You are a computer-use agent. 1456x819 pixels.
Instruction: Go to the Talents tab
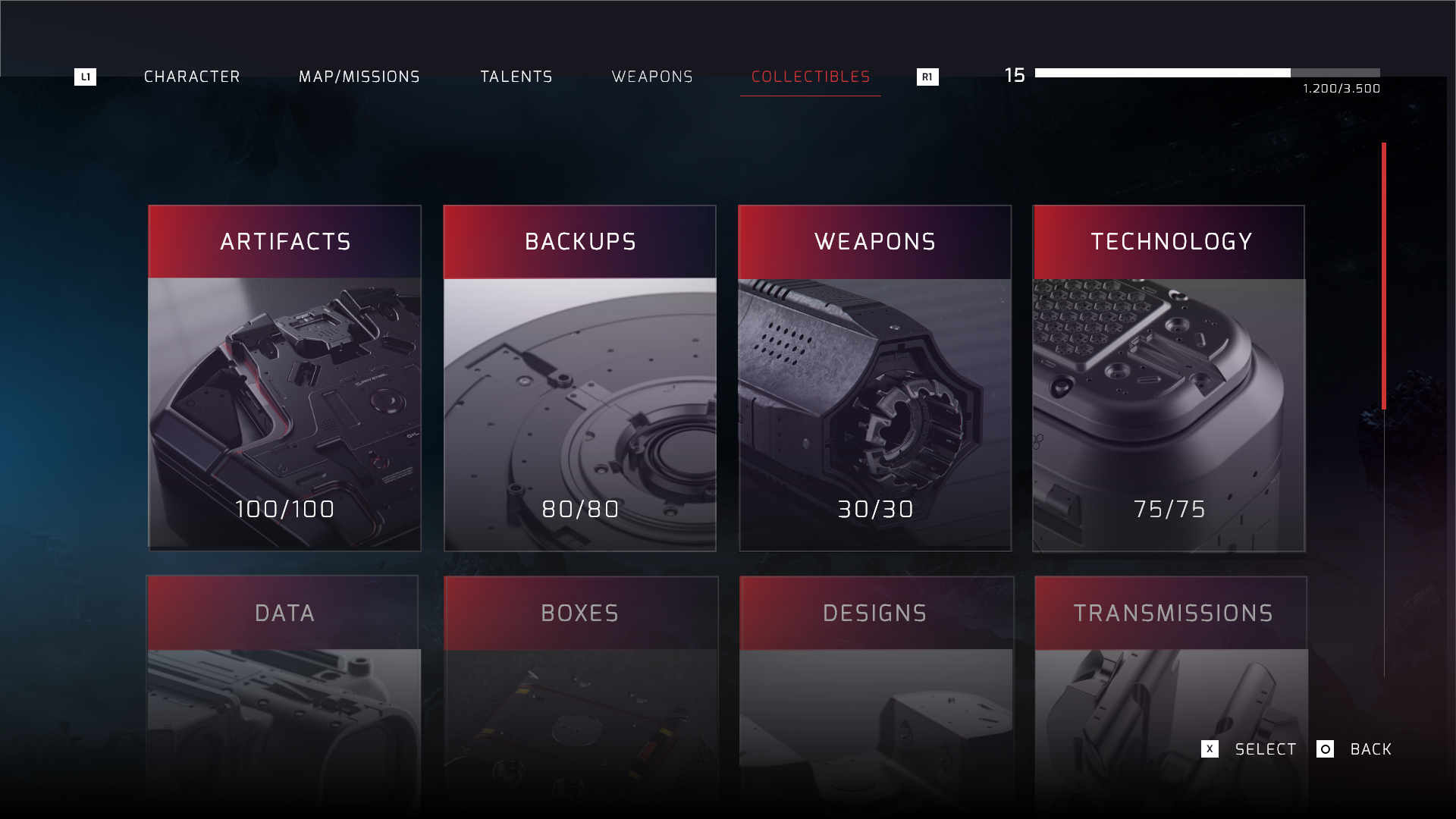click(x=516, y=77)
